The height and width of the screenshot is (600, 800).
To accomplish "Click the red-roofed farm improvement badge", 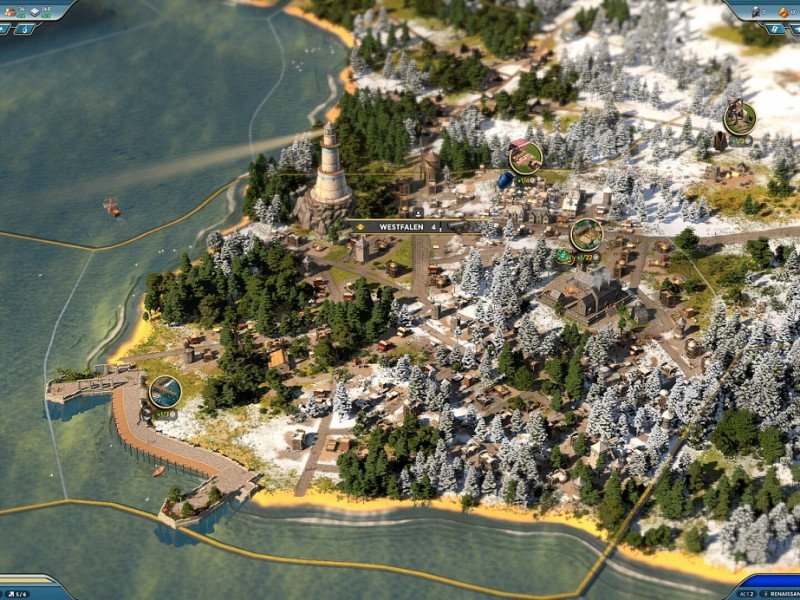I will click(x=526, y=156).
